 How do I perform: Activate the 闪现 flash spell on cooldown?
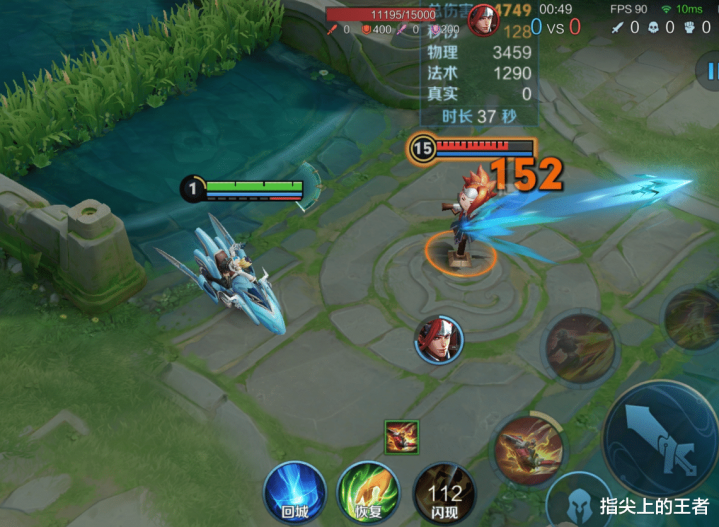(443, 493)
